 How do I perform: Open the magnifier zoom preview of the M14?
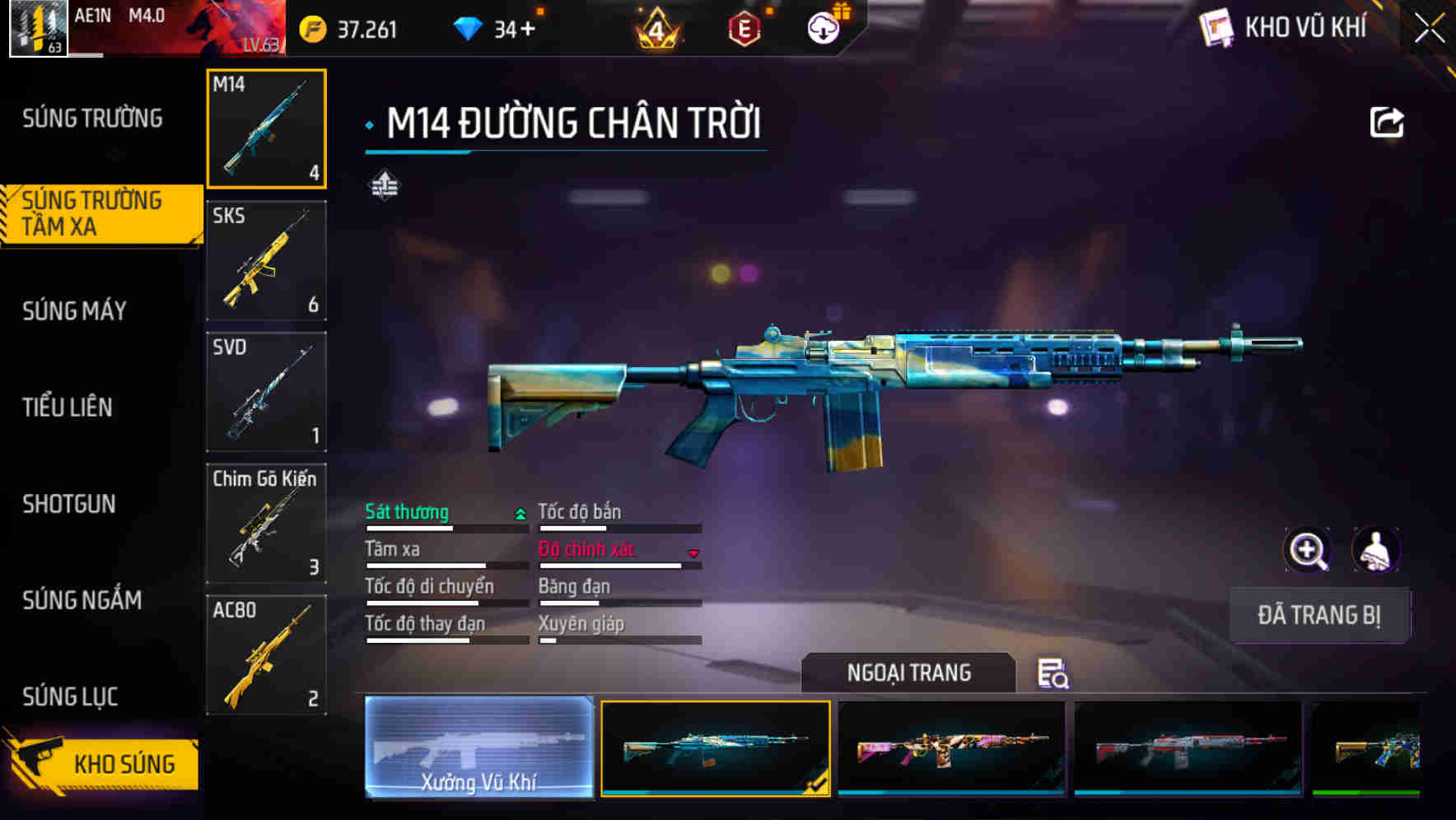coord(1308,550)
